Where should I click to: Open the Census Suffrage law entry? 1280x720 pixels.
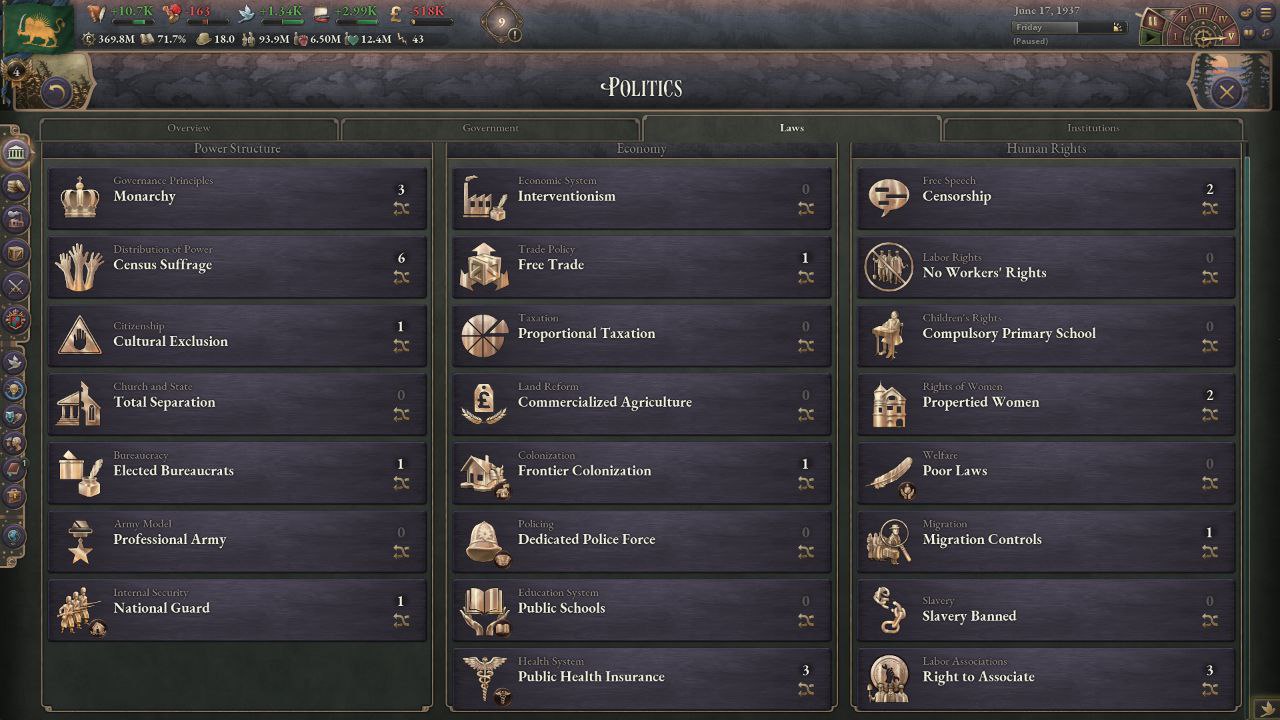[x=237, y=266]
